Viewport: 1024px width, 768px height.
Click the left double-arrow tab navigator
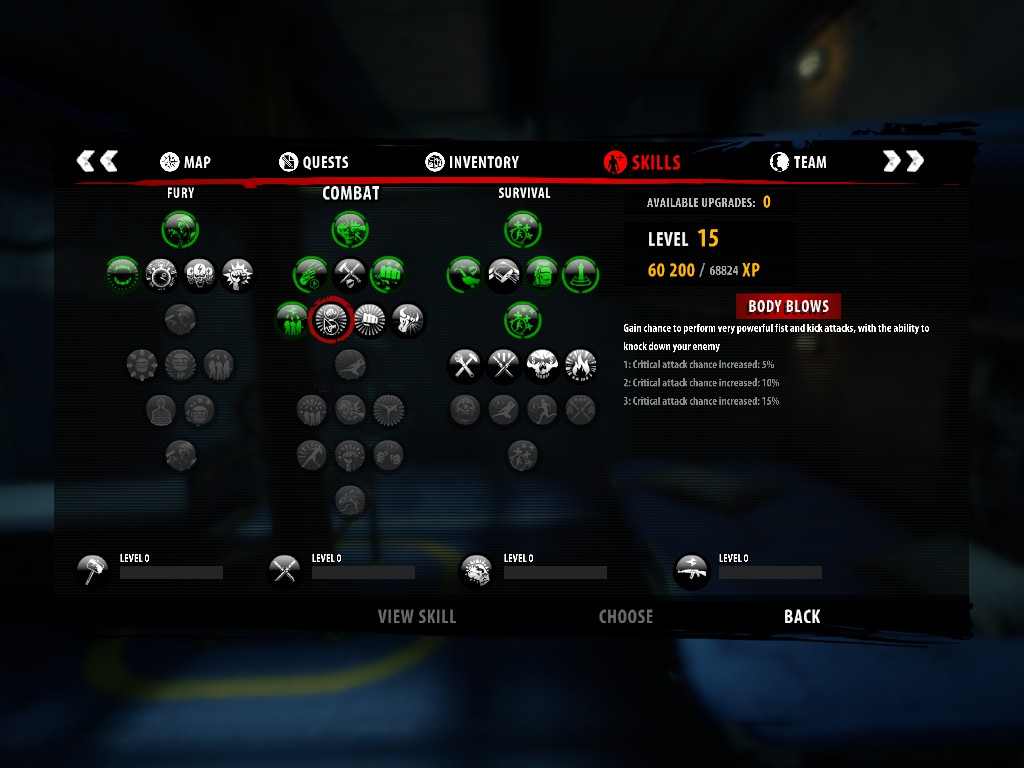tap(97, 161)
